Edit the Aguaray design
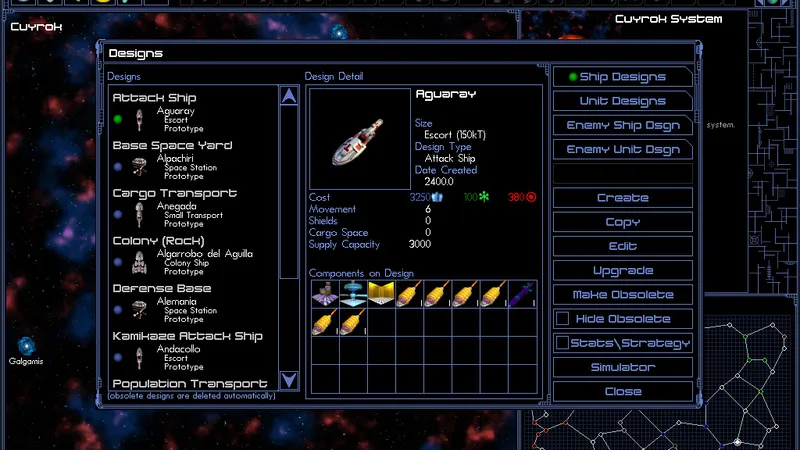 (622, 246)
